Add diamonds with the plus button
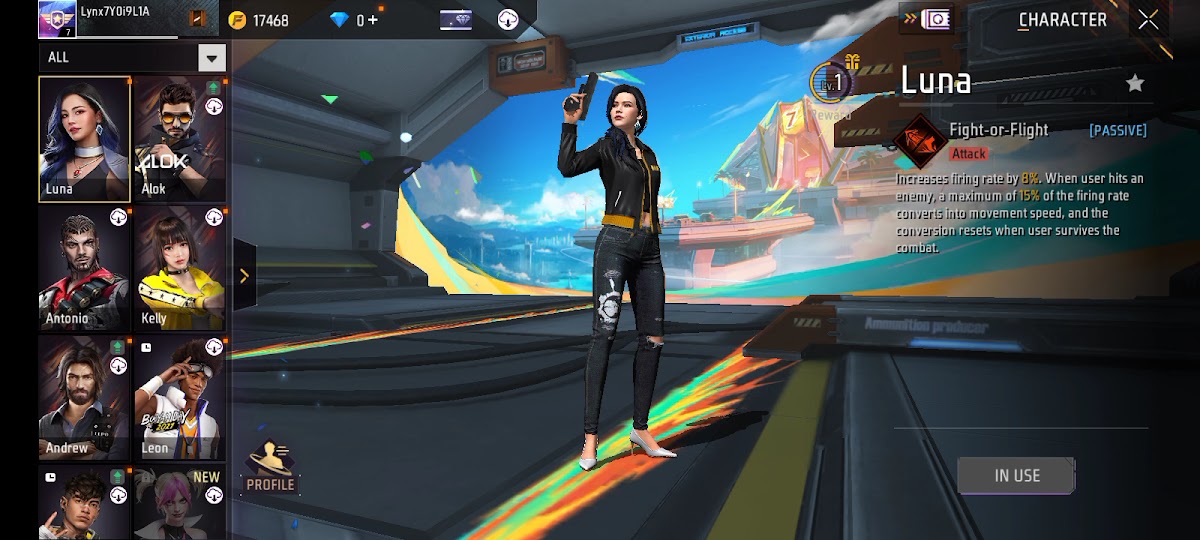The width and height of the screenshot is (1200, 540). click(x=374, y=20)
